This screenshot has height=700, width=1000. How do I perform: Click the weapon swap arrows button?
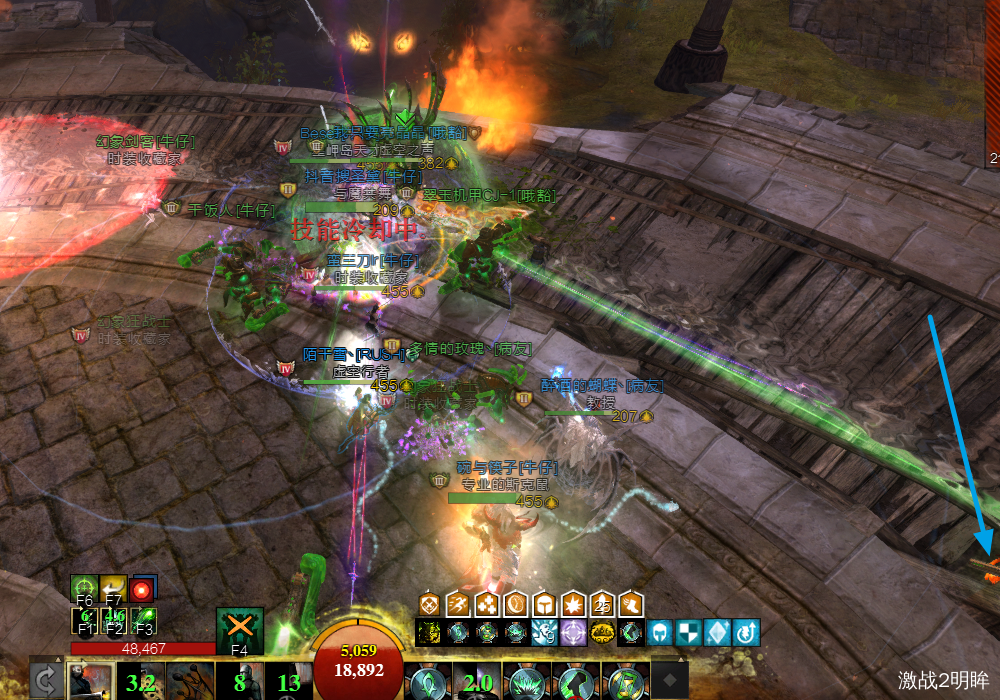[44, 680]
